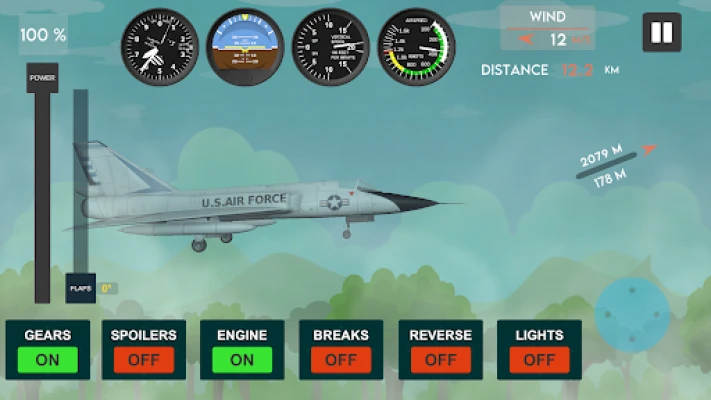This screenshot has height=400, width=711.
Task: Toggle the Engine switch
Action: tap(242, 359)
